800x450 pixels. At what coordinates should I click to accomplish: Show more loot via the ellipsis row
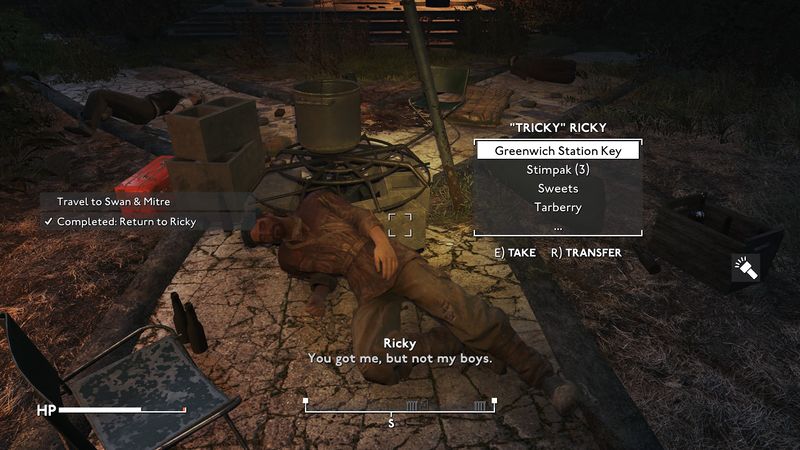(558, 225)
